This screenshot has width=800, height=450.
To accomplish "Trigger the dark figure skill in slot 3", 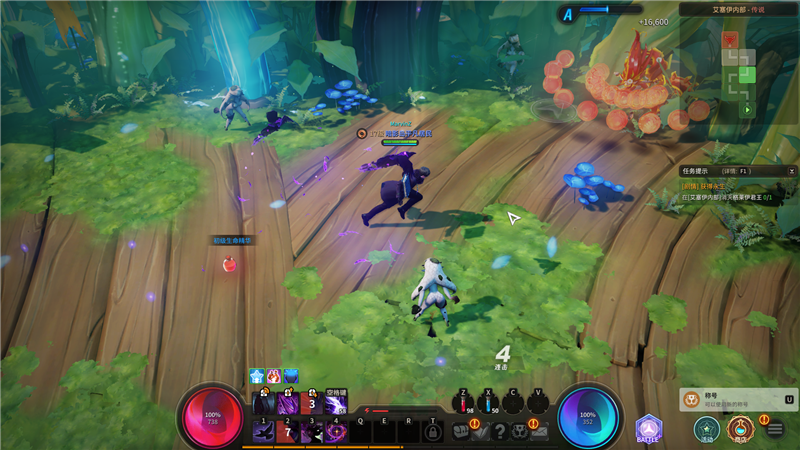I will point(311,431).
